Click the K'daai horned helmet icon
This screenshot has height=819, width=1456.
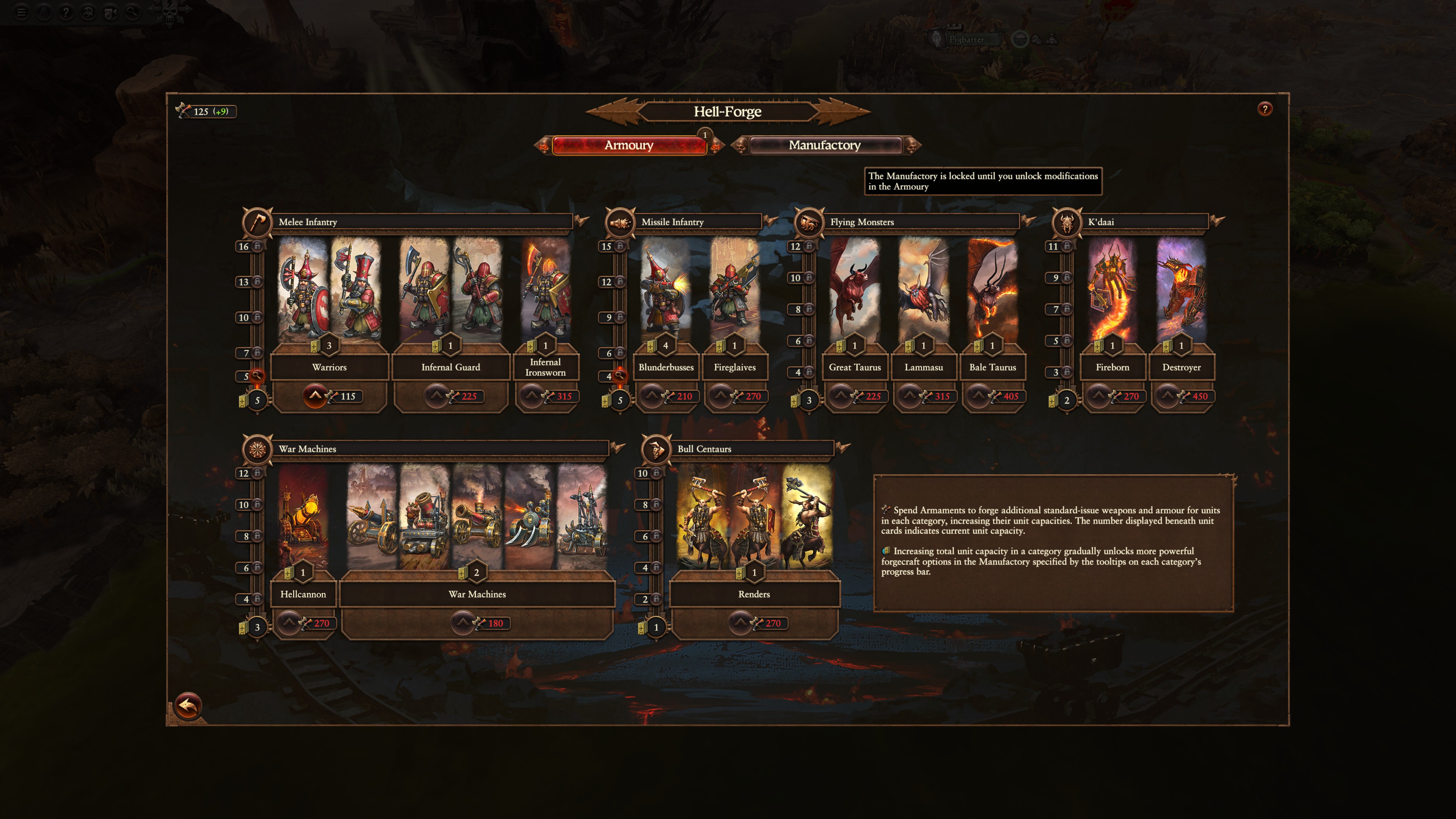click(x=1067, y=222)
